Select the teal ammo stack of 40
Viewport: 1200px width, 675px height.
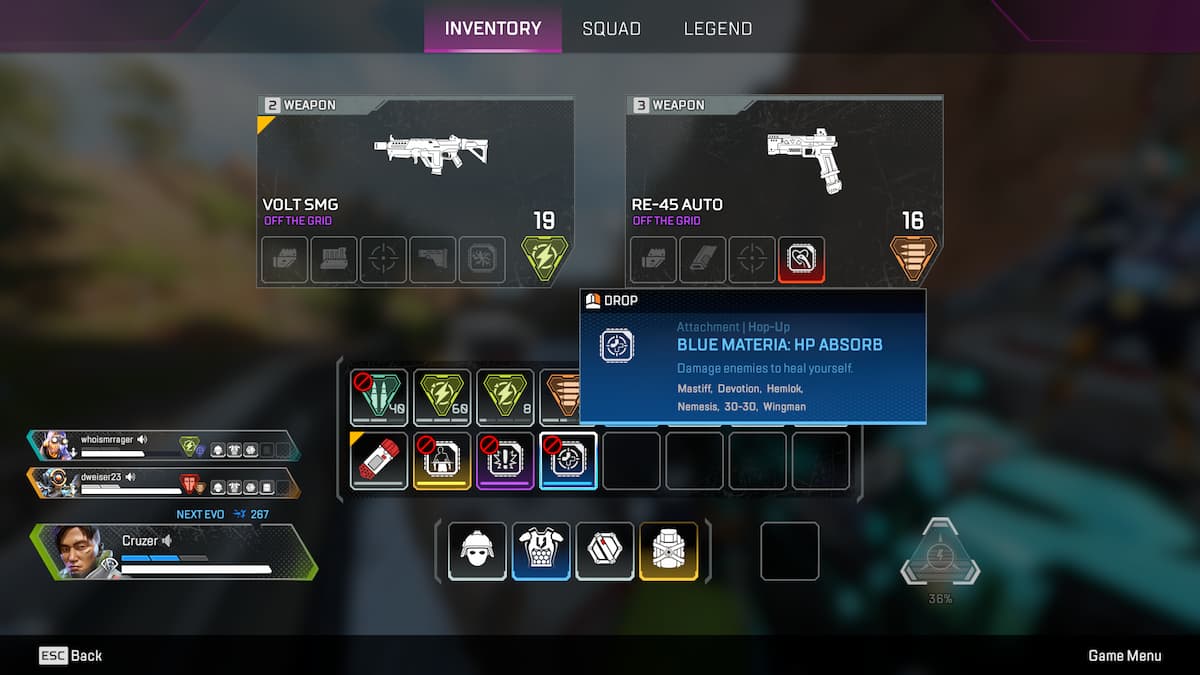click(379, 397)
